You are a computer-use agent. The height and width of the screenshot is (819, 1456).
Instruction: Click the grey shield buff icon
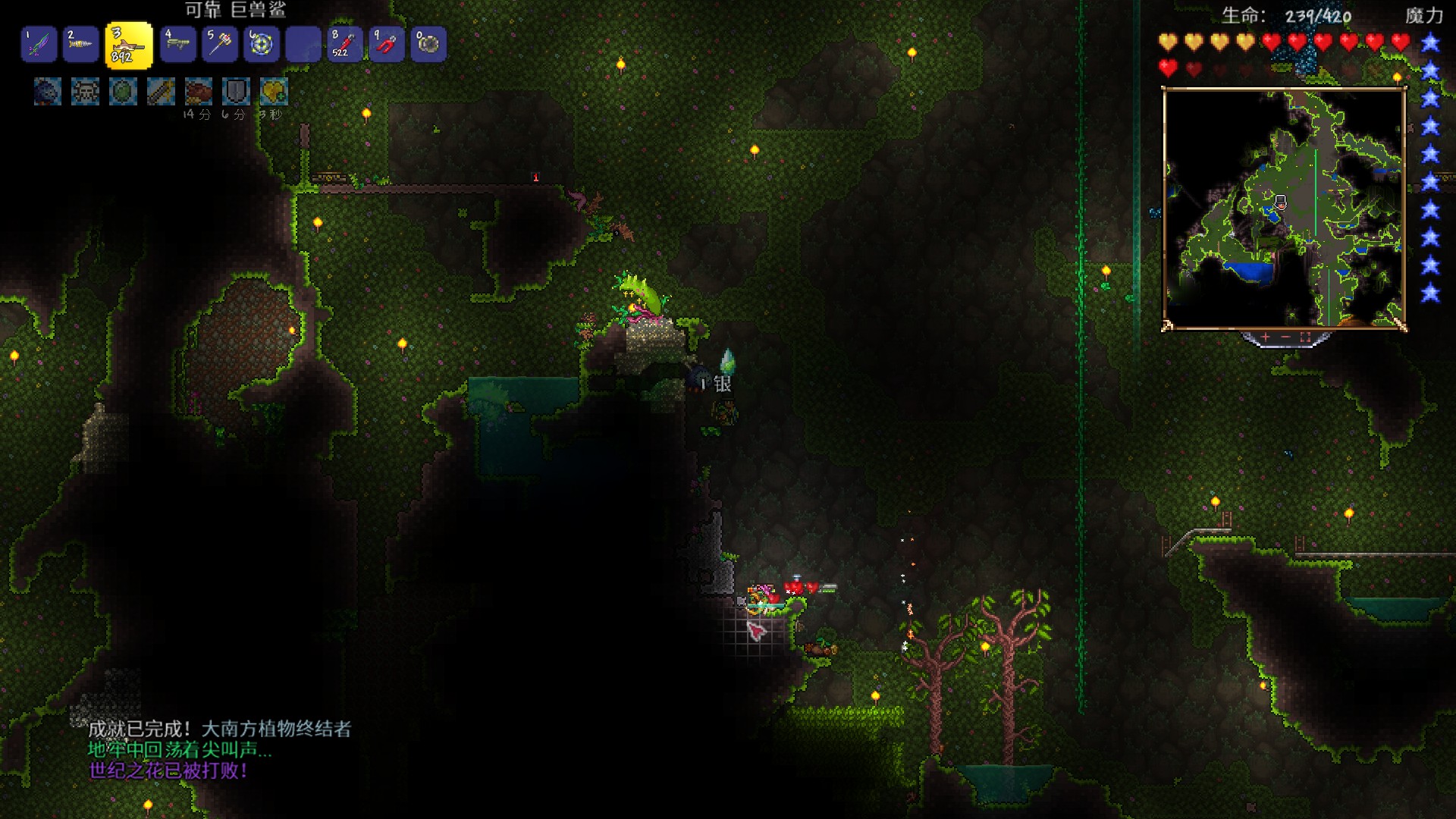point(237,93)
